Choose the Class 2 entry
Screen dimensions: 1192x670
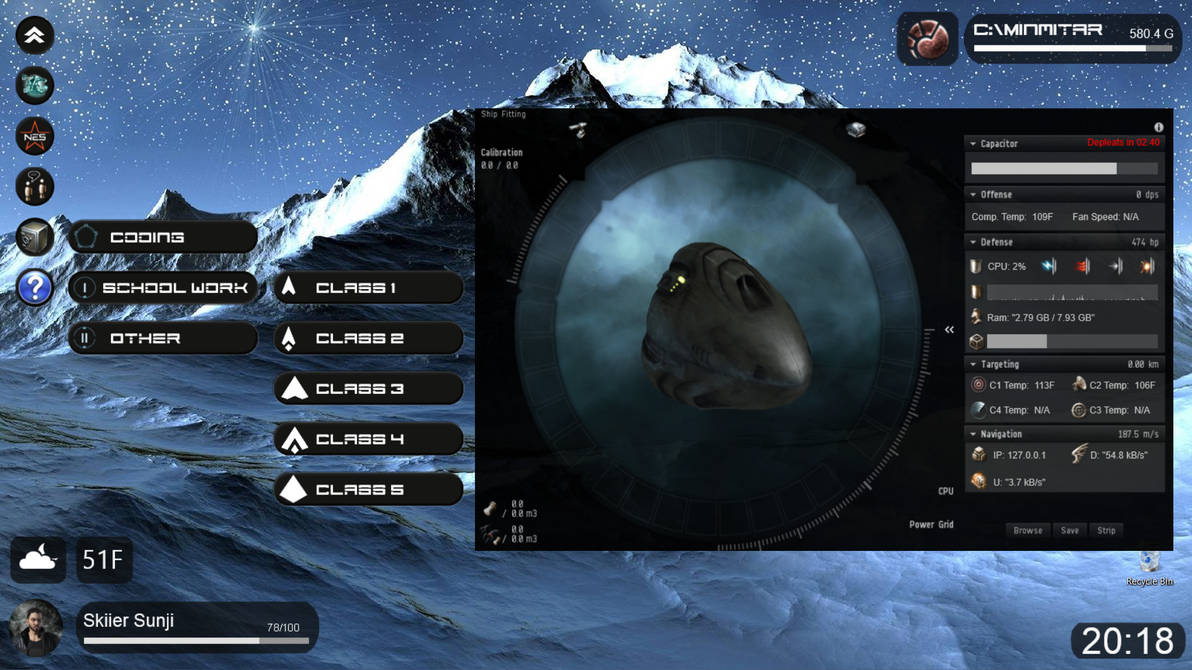[368, 338]
